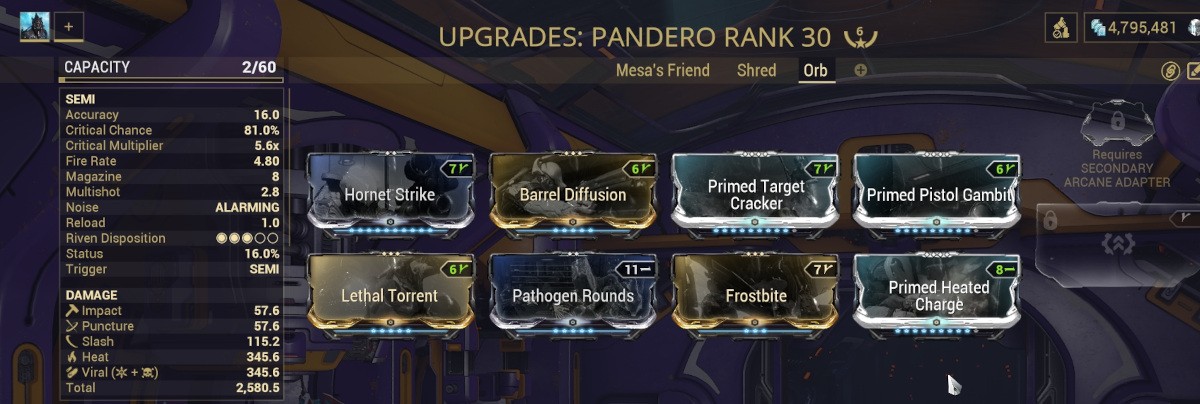Click the pencil edit icon
This screenshot has height=404, width=1200.
coord(1193,71)
